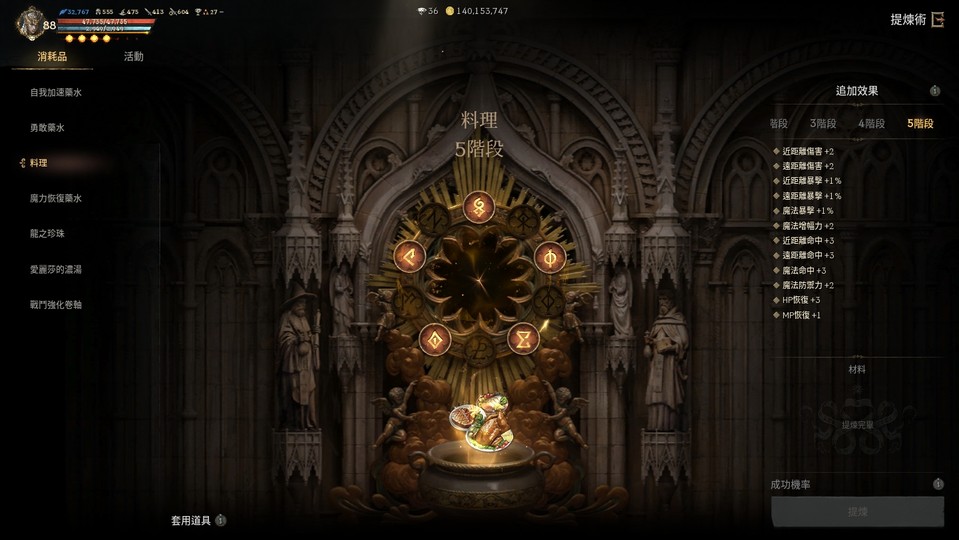Switch to the 消耗品 tab
The width and height of the screenshot is (959, 540).
tap(52, 57)
